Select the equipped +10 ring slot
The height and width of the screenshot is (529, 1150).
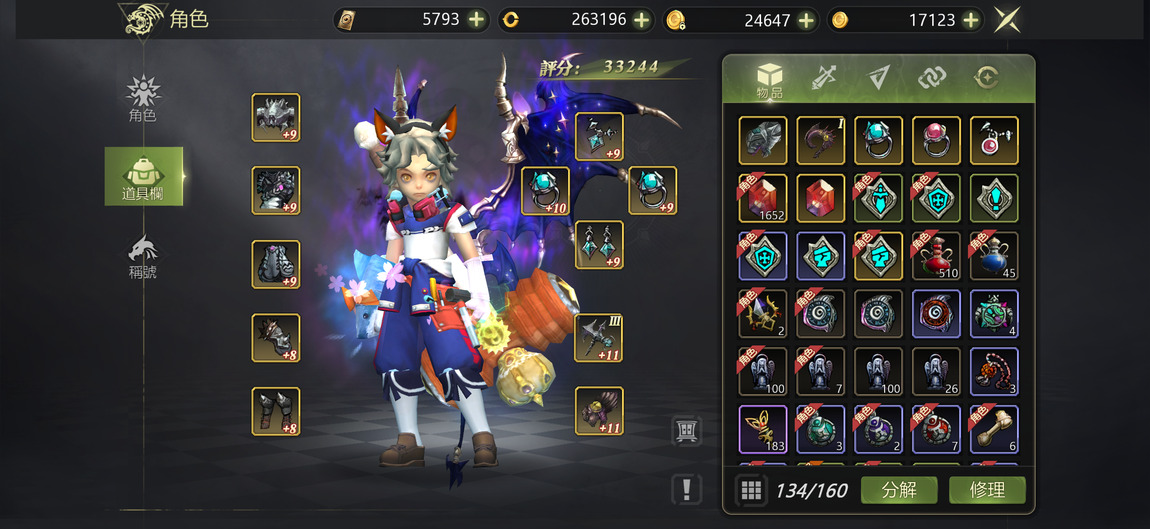[546, 190]
